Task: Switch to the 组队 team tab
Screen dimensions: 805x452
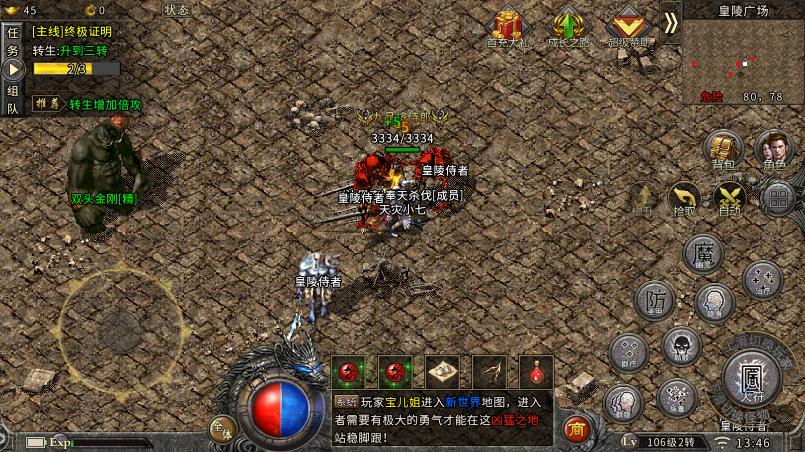Action: pos(13,100)
